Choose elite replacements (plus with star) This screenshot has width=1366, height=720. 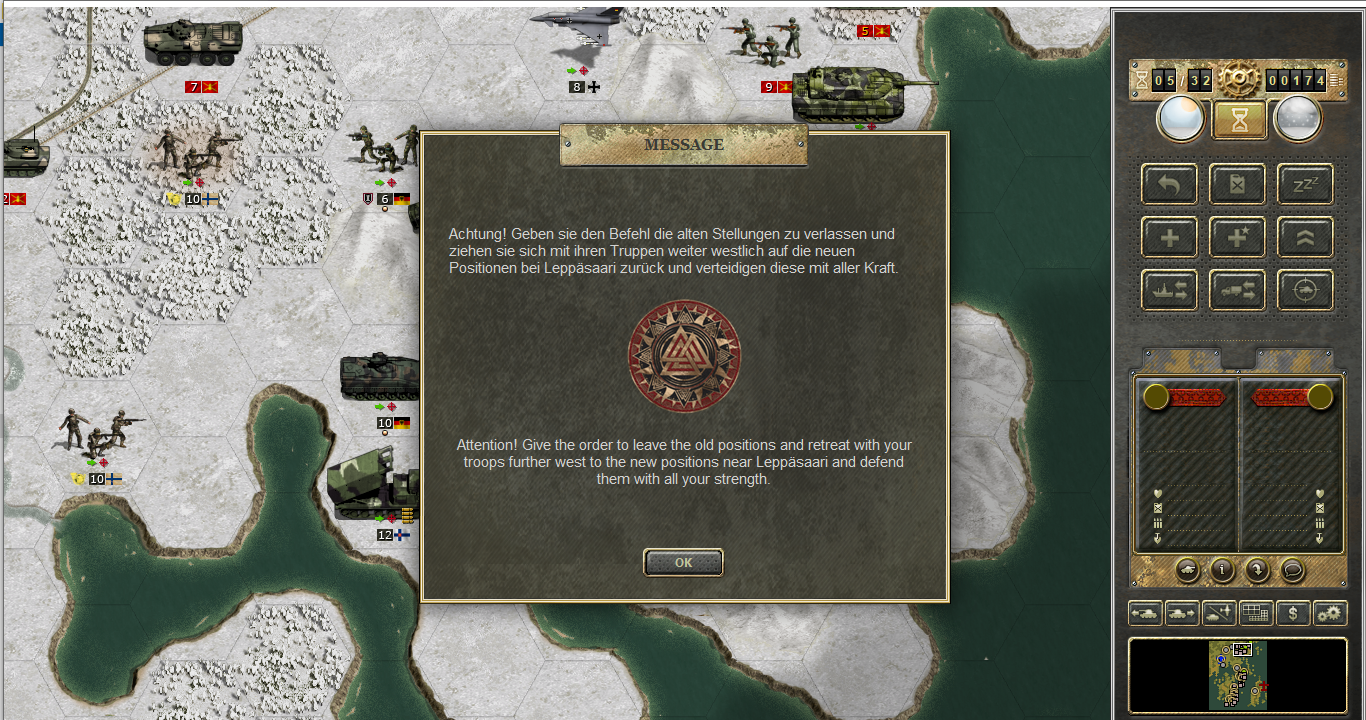click(x=1238, y=237)
